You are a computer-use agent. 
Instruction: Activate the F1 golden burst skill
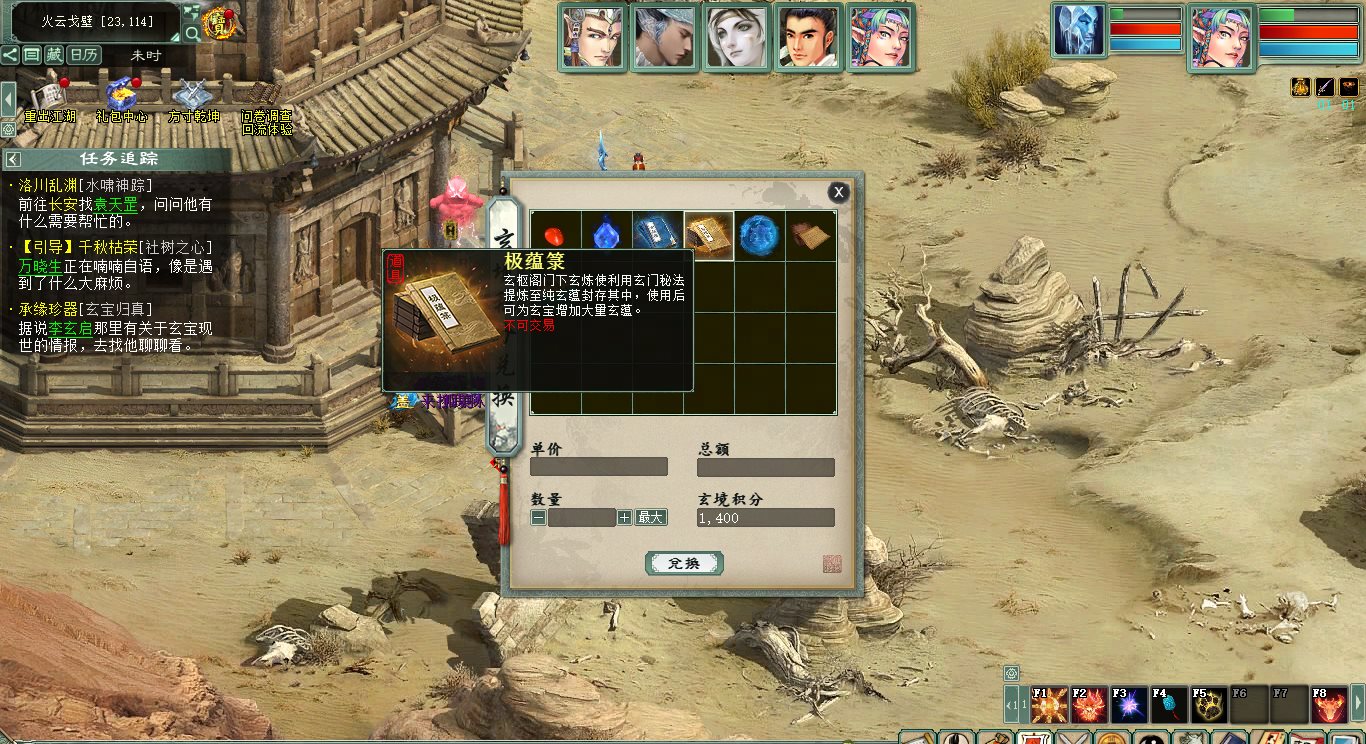point(1049,706)
